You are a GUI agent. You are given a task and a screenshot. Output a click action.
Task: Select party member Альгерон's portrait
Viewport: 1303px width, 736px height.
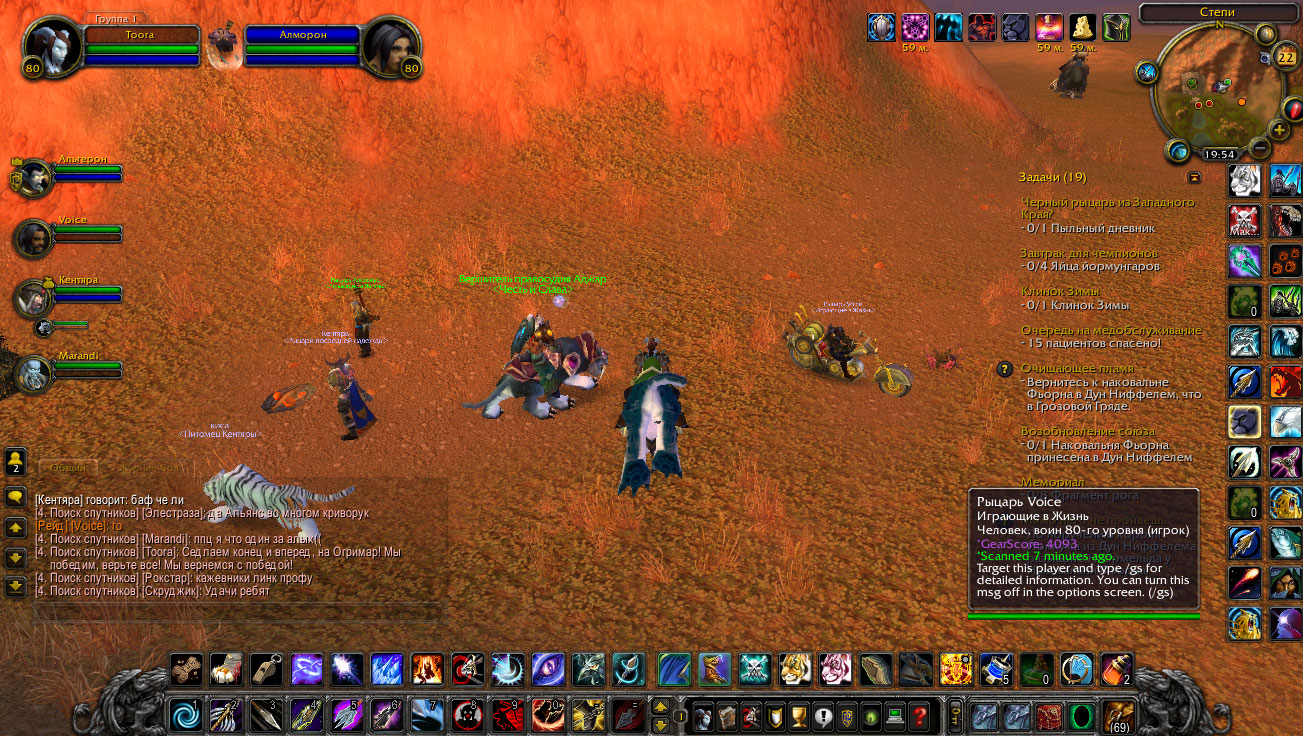point(33,180)
